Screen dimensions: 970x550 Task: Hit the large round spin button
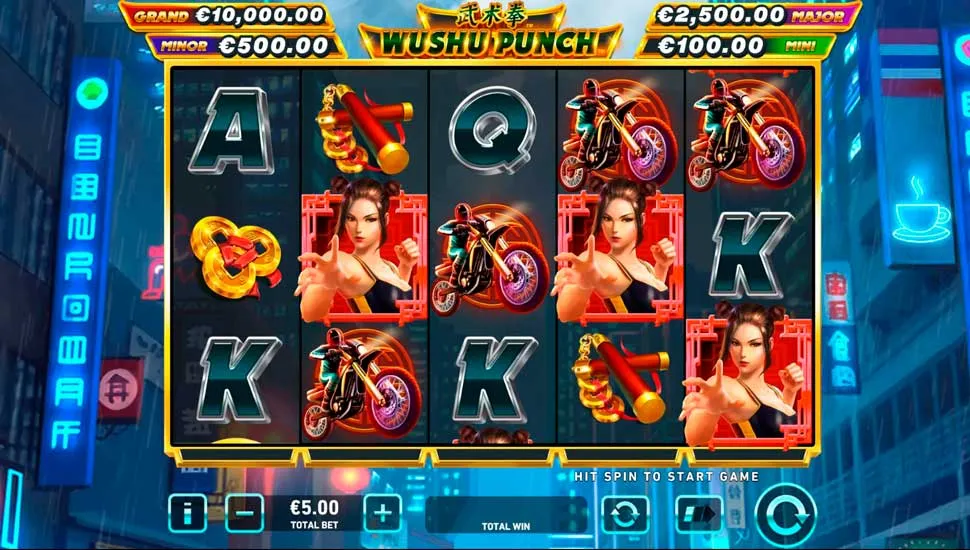[785, 514]
